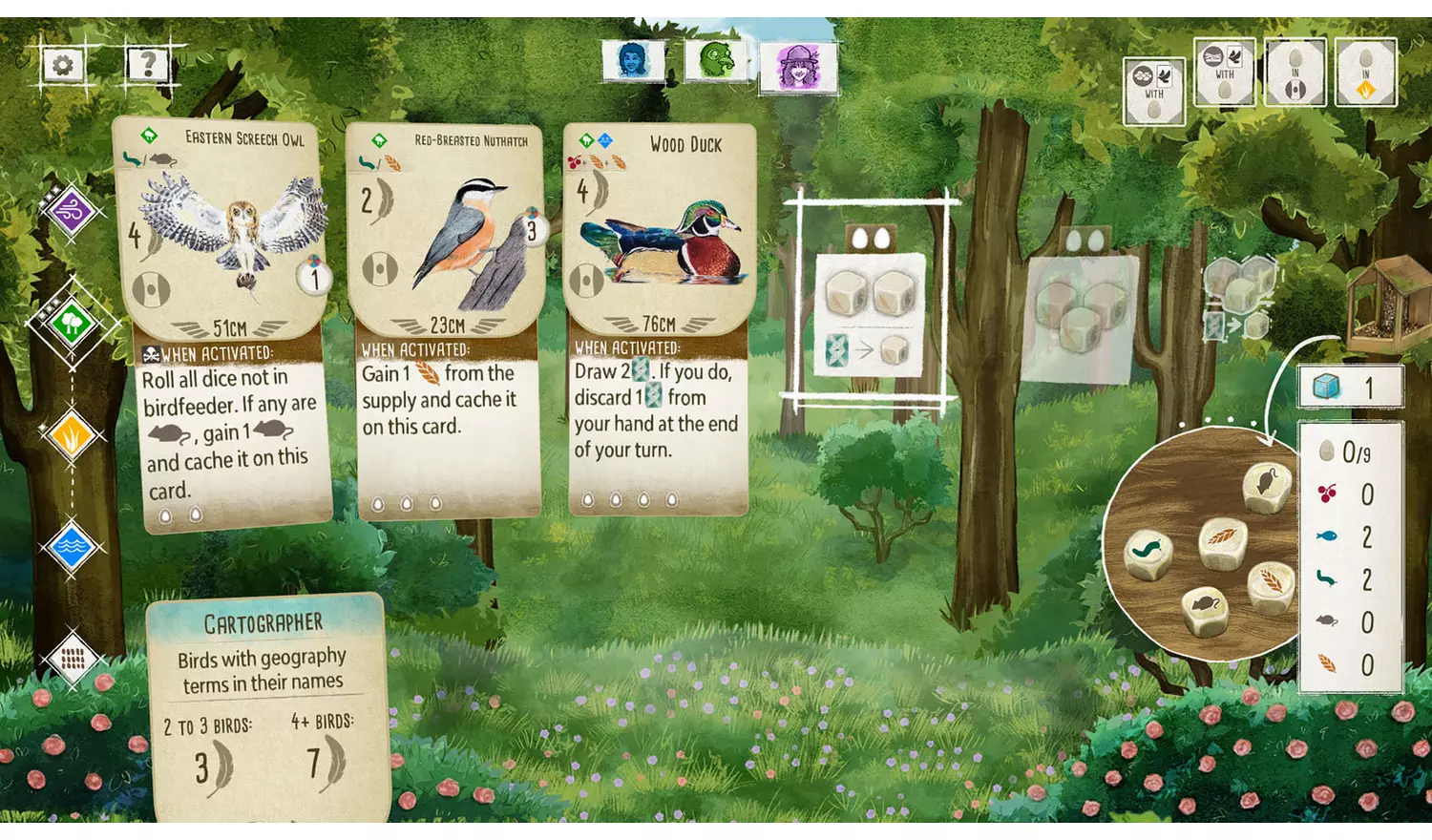Viewport: 1432px width, 840px height.
Task: Select the purple hat player portrait
Action: [x=798, y=68]
